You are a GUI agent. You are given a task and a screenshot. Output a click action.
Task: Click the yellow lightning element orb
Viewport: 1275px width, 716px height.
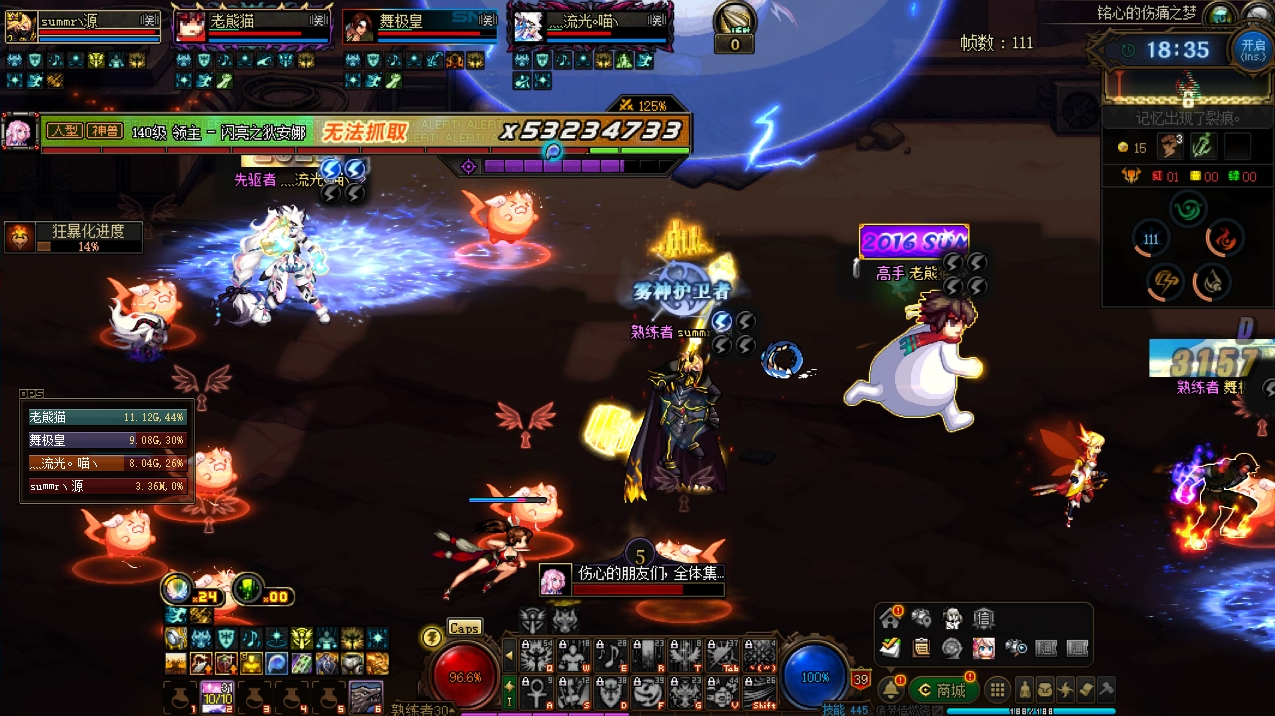pos(1163,283)
